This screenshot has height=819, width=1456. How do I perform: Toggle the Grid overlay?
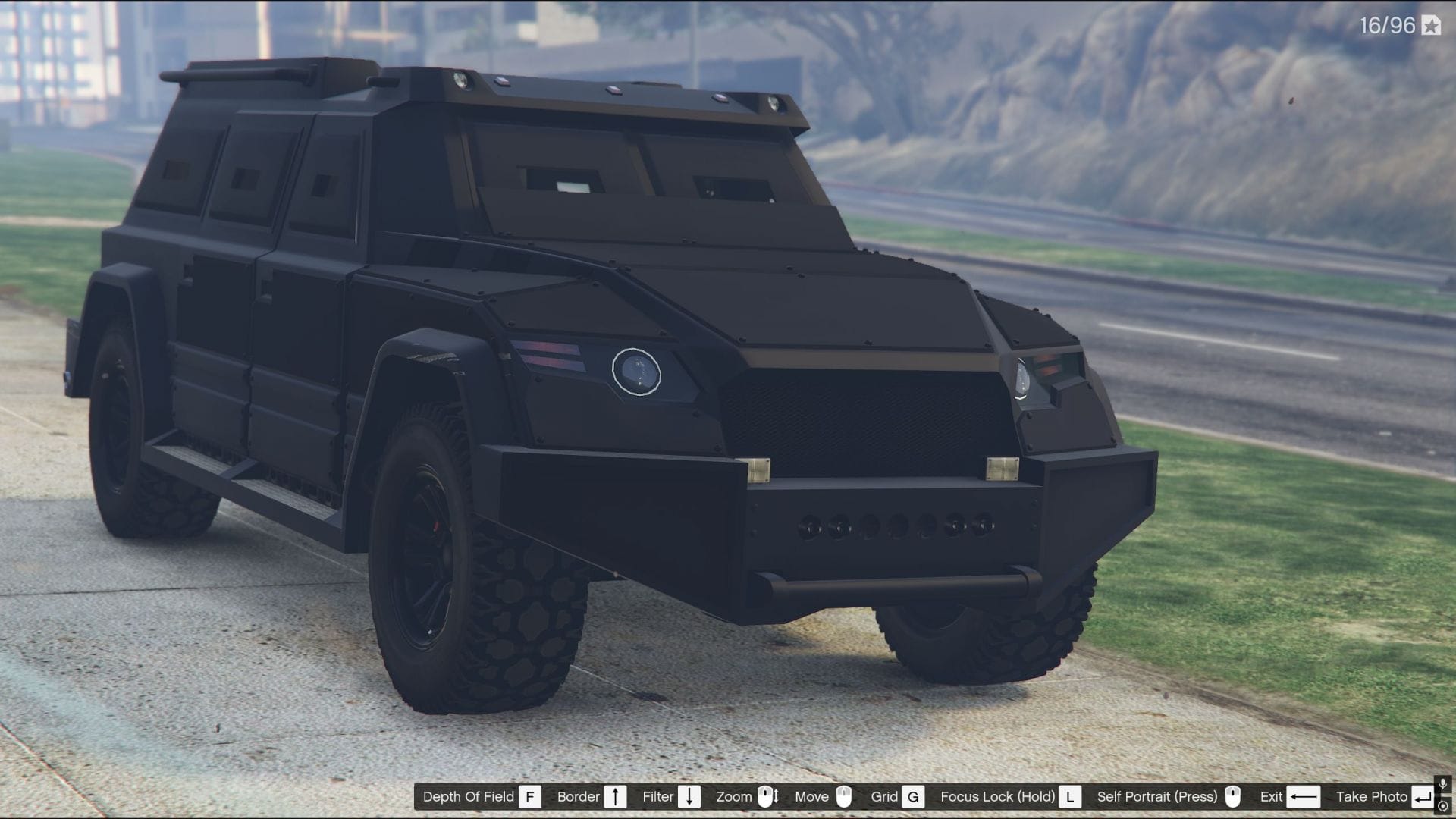pos(884,796)
